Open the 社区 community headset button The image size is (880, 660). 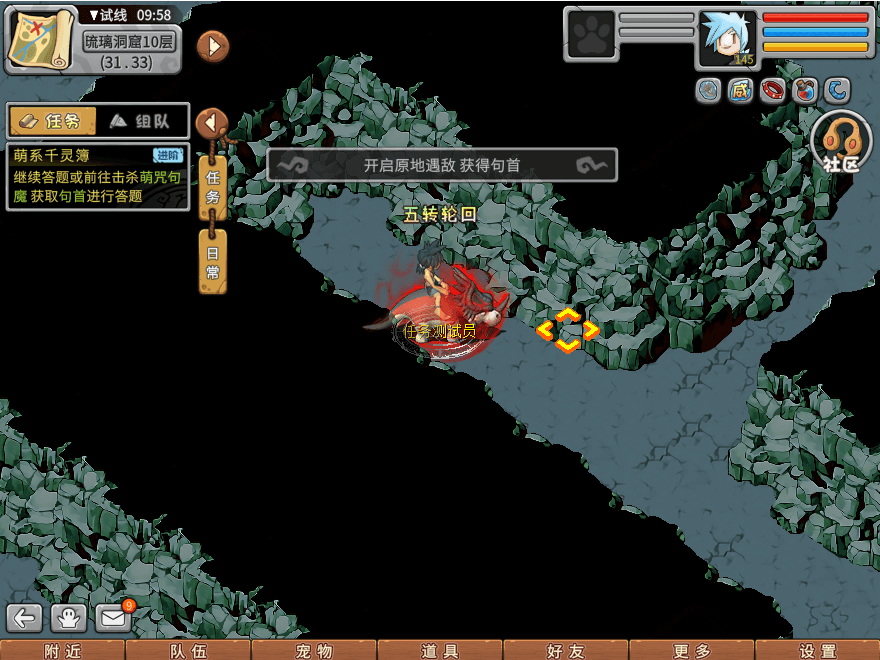click(841, 142)
